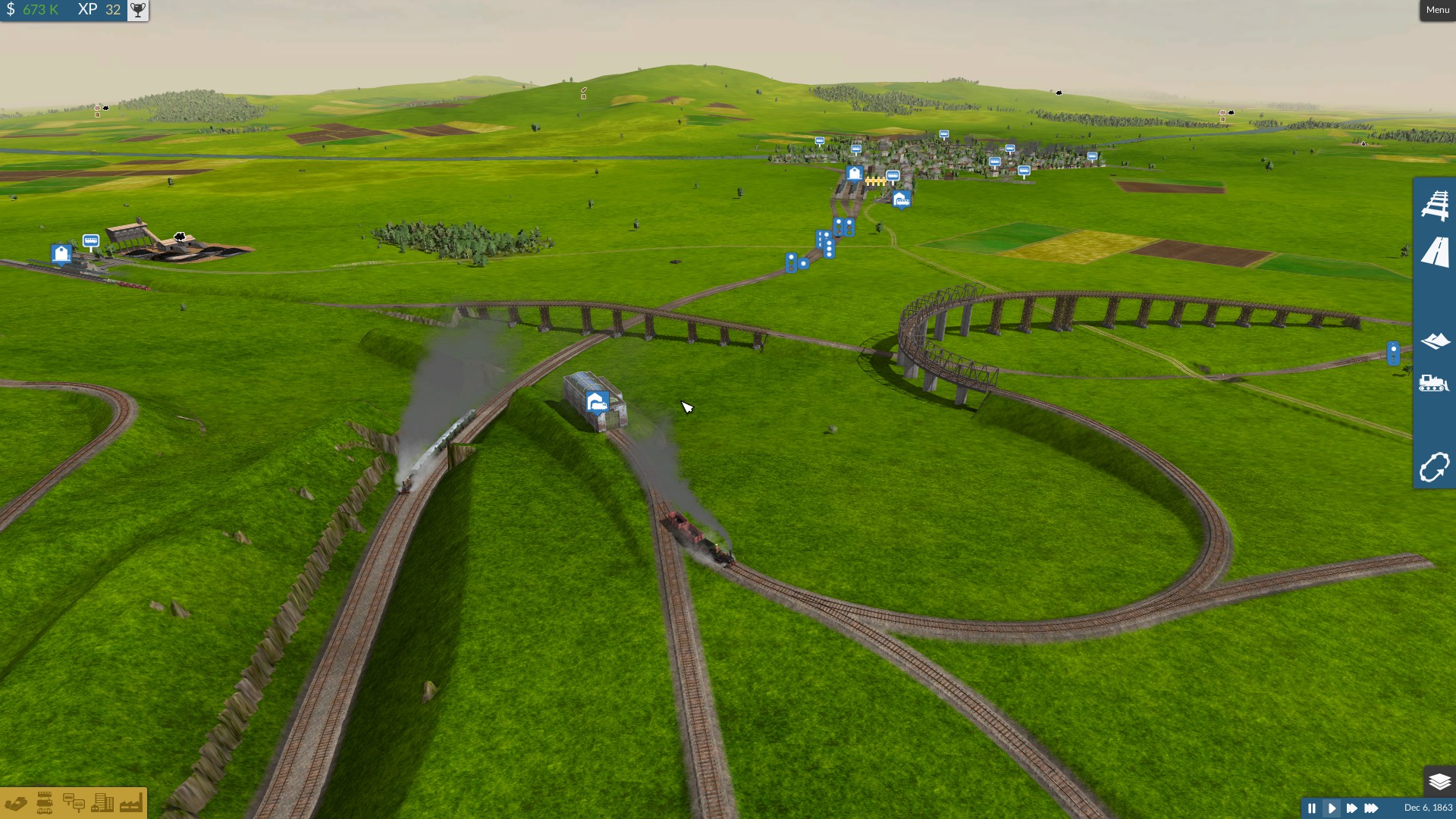
Task: Open the towns list window
Action: coord(102,803)
